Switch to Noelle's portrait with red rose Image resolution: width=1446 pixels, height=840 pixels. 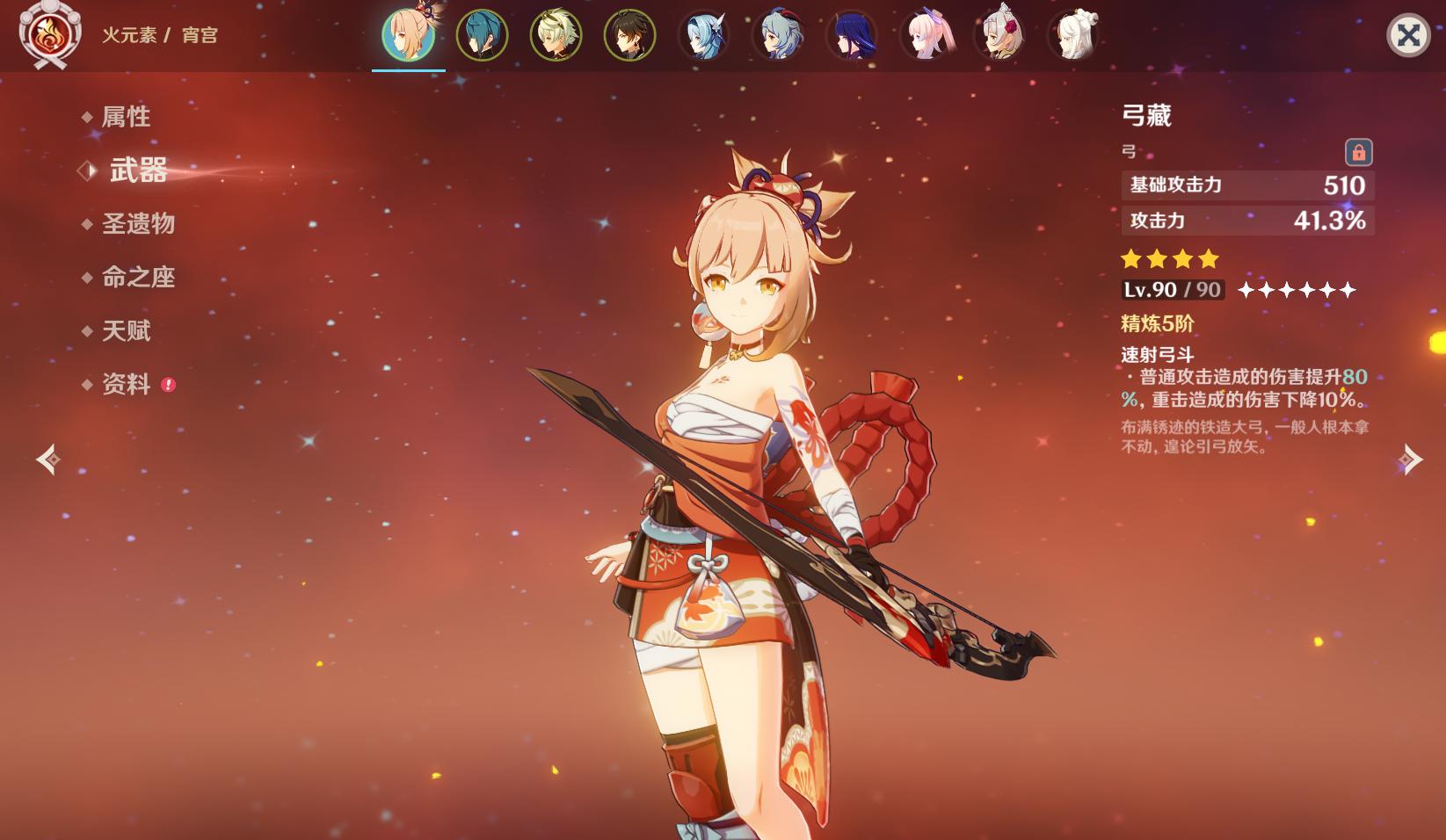tap(999, 36)
